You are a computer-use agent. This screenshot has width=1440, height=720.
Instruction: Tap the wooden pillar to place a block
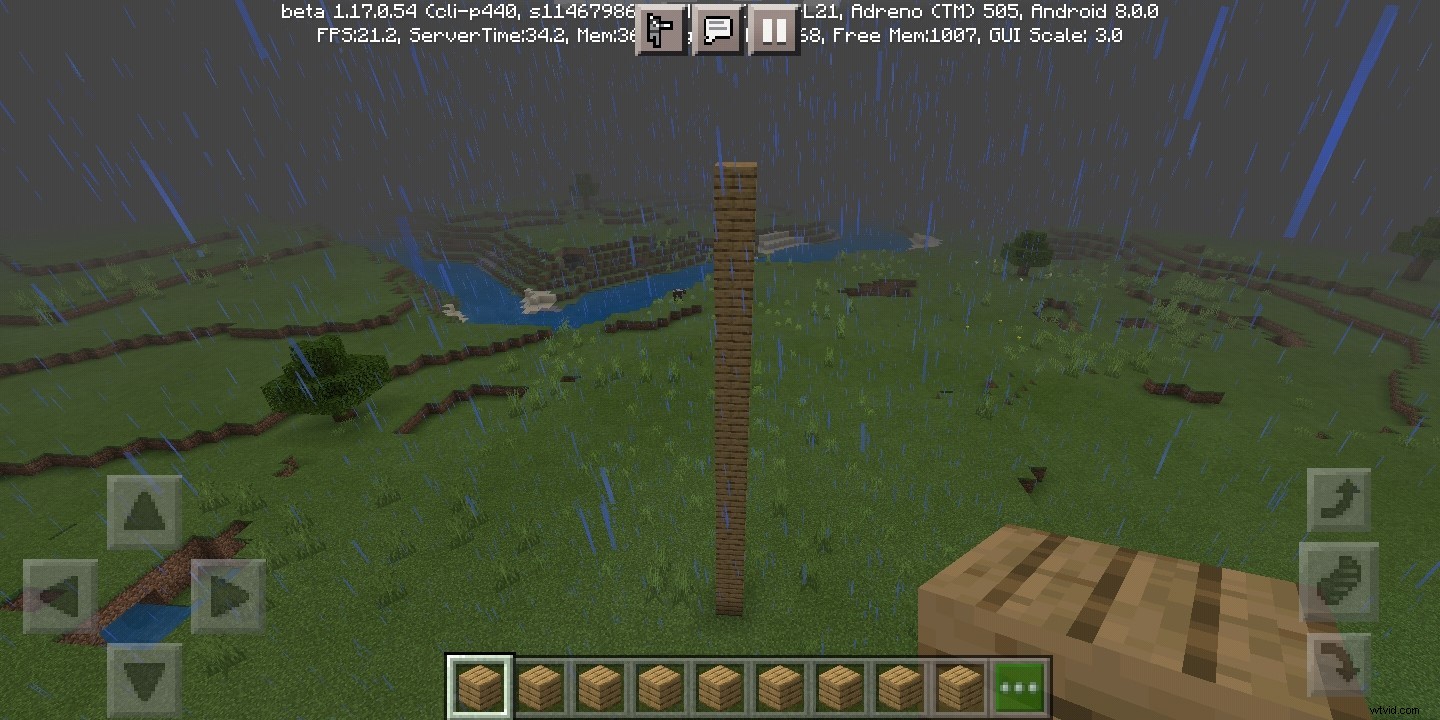(x=737, y=400)
